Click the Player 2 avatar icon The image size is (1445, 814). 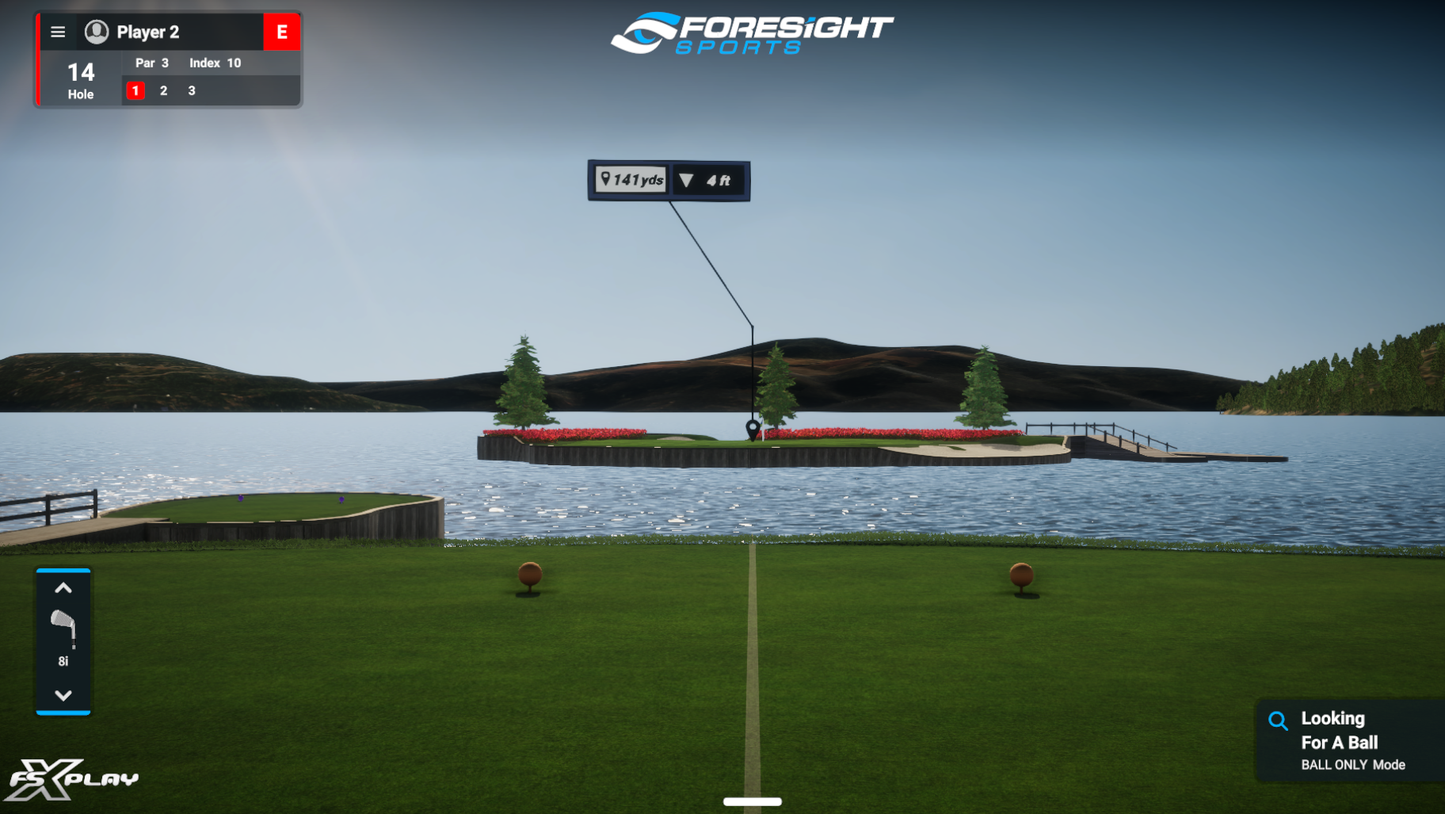pyautogui.click(x=95, y=31)
